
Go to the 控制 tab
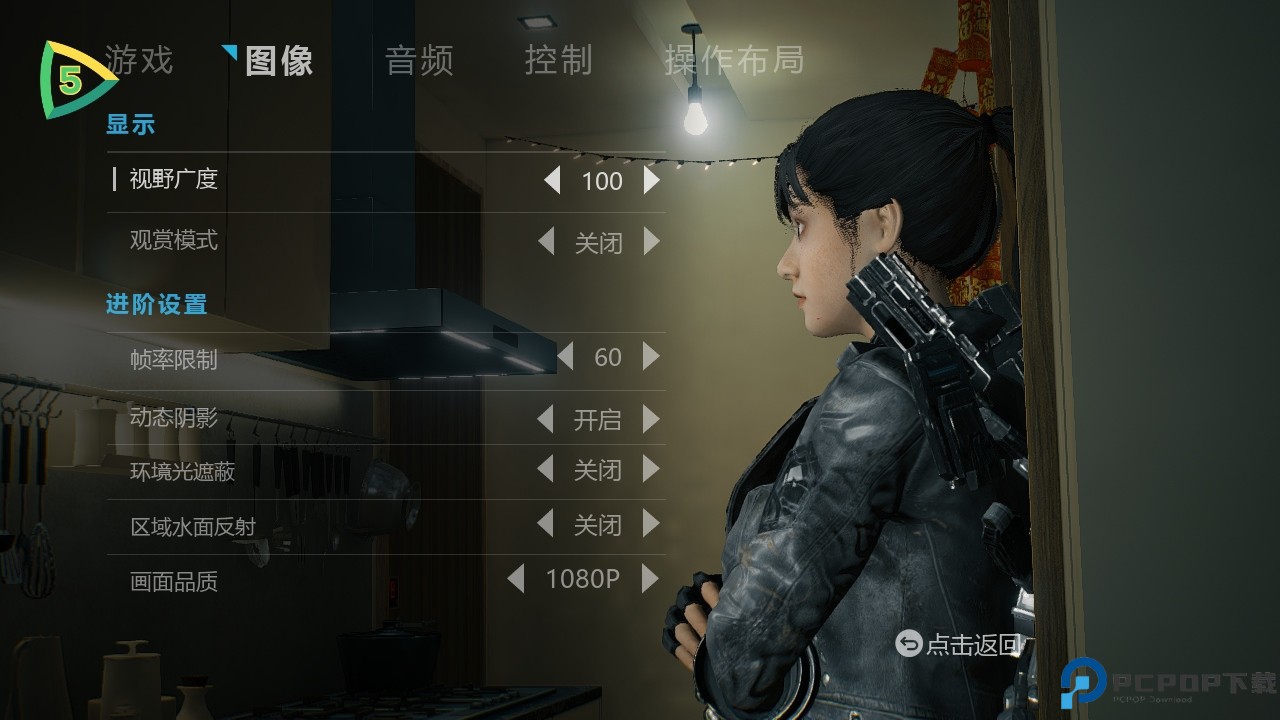tap(559, 61)
